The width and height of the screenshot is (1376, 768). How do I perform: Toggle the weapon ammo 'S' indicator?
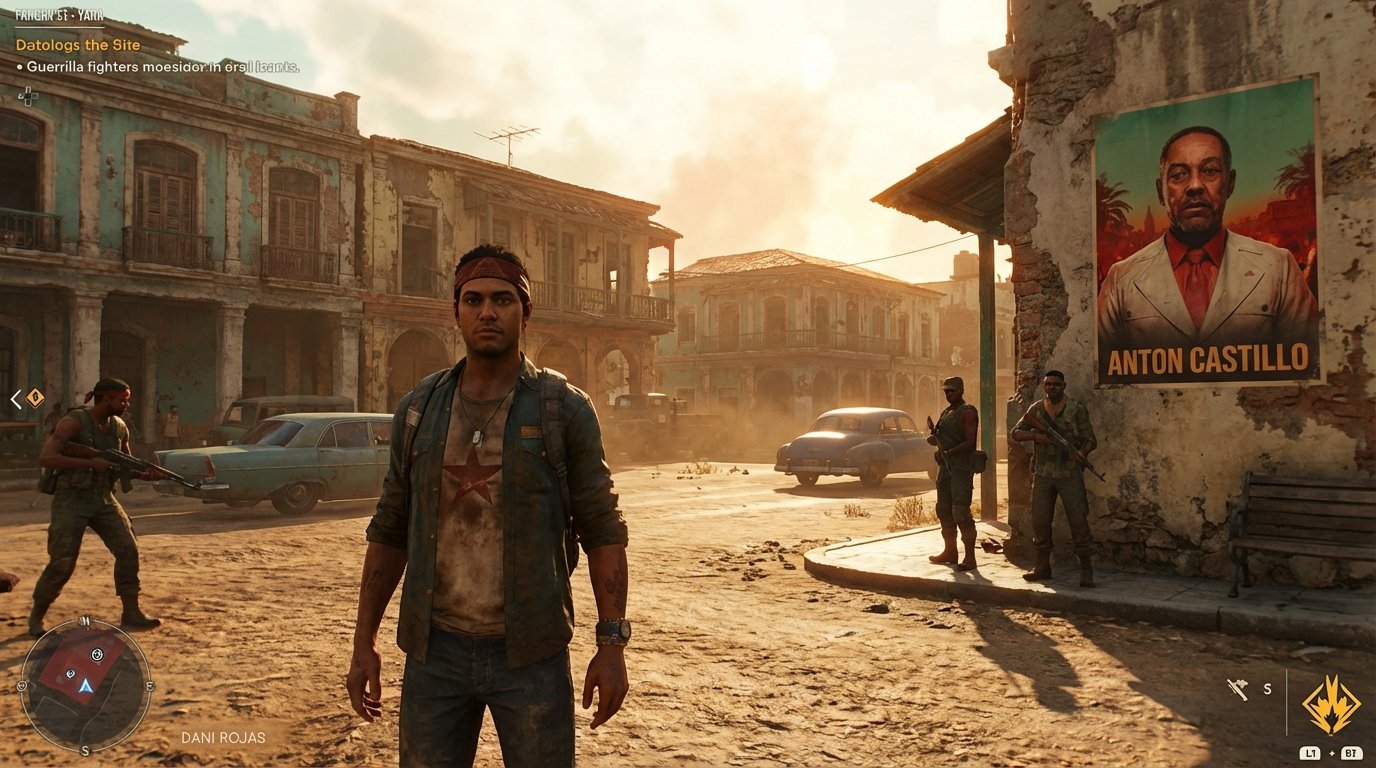(x=1267, y=689)
